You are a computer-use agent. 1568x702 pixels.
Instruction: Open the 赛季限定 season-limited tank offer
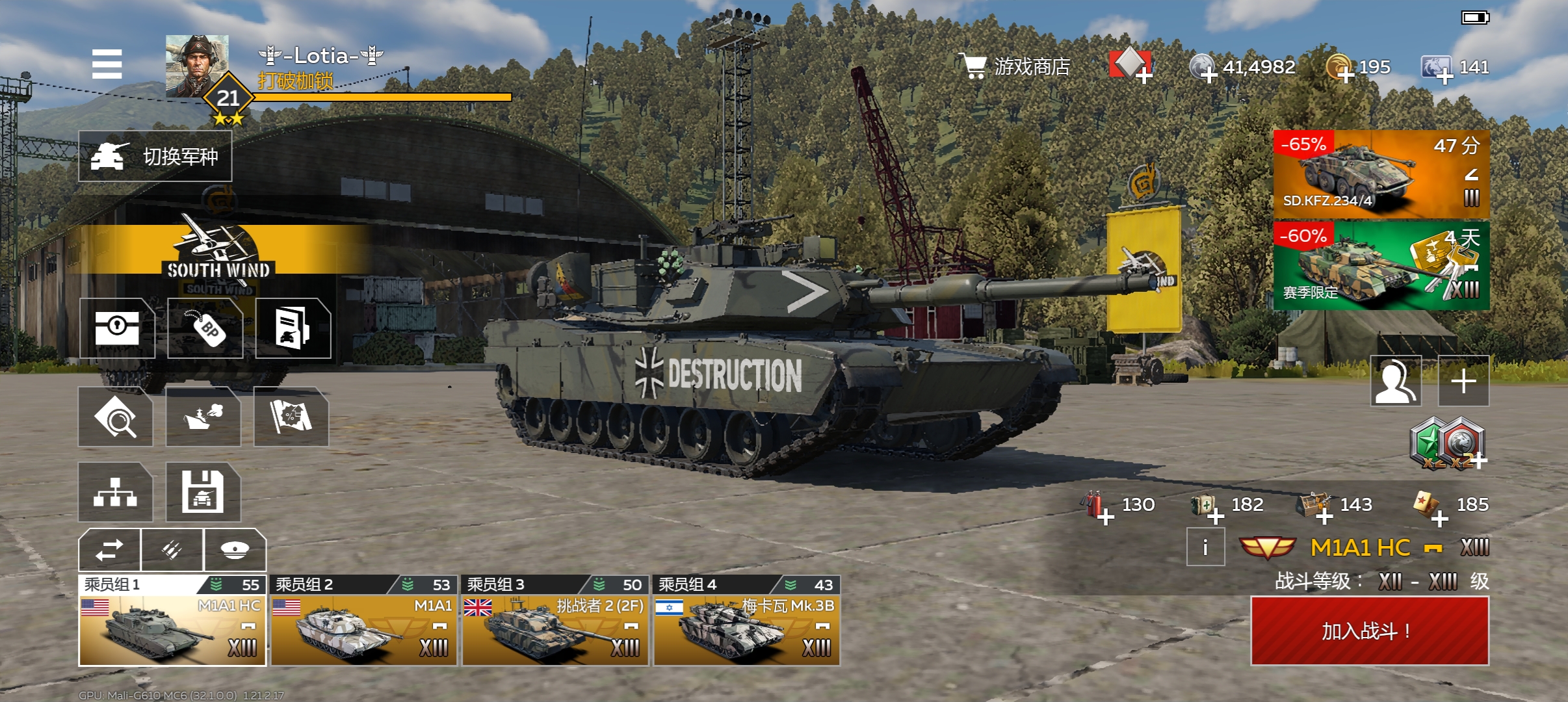coord(1381,265)
